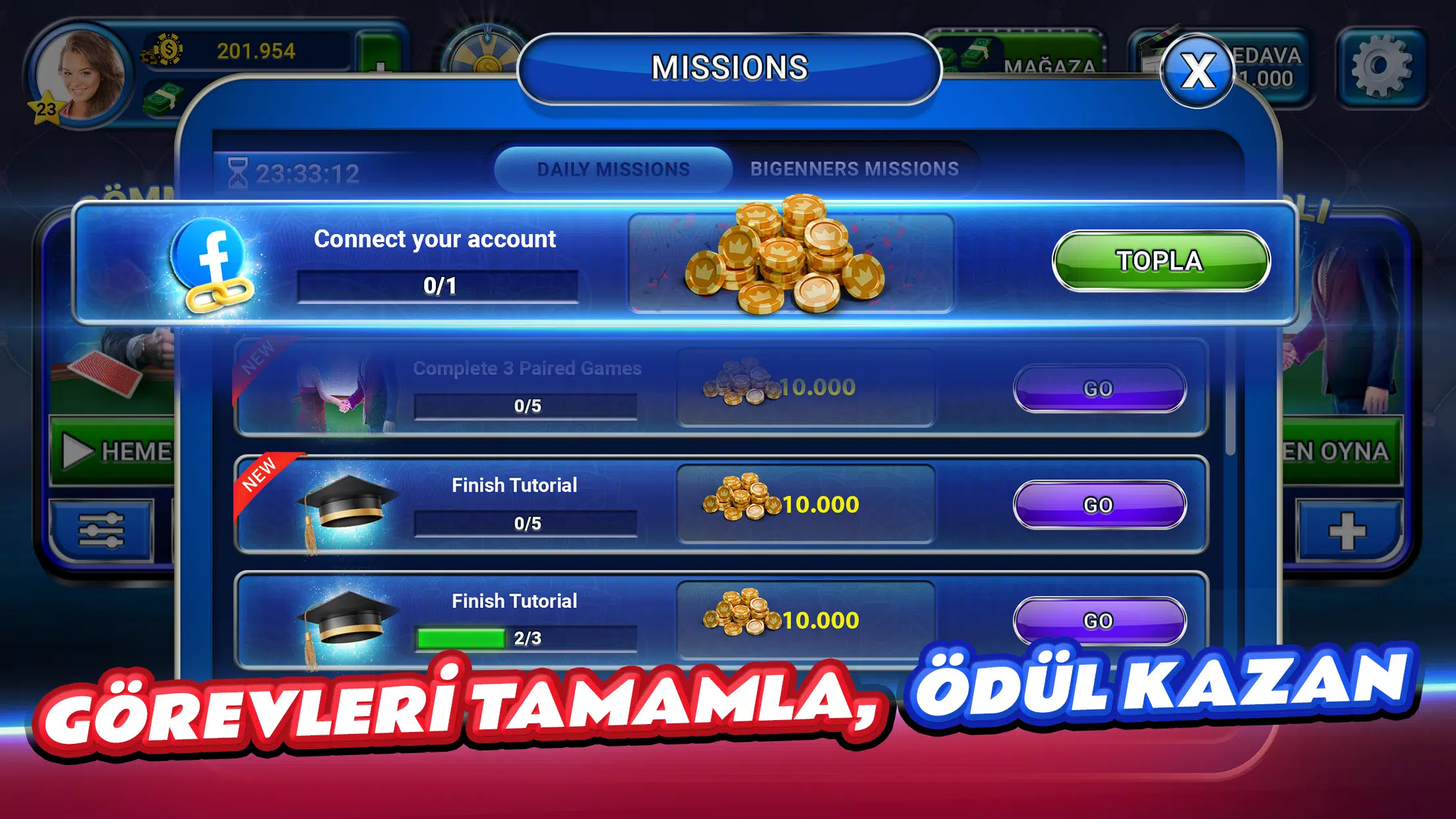The image size is (1456, 819).
Task: Switch to DAILY MISSIONS tab
Action: pos(612,169)
